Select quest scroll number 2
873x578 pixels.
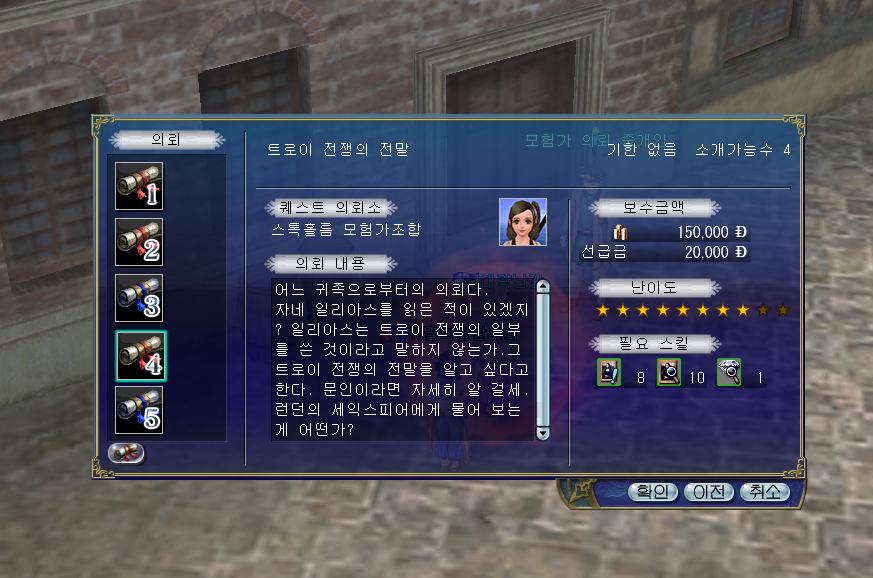(139, 242)
